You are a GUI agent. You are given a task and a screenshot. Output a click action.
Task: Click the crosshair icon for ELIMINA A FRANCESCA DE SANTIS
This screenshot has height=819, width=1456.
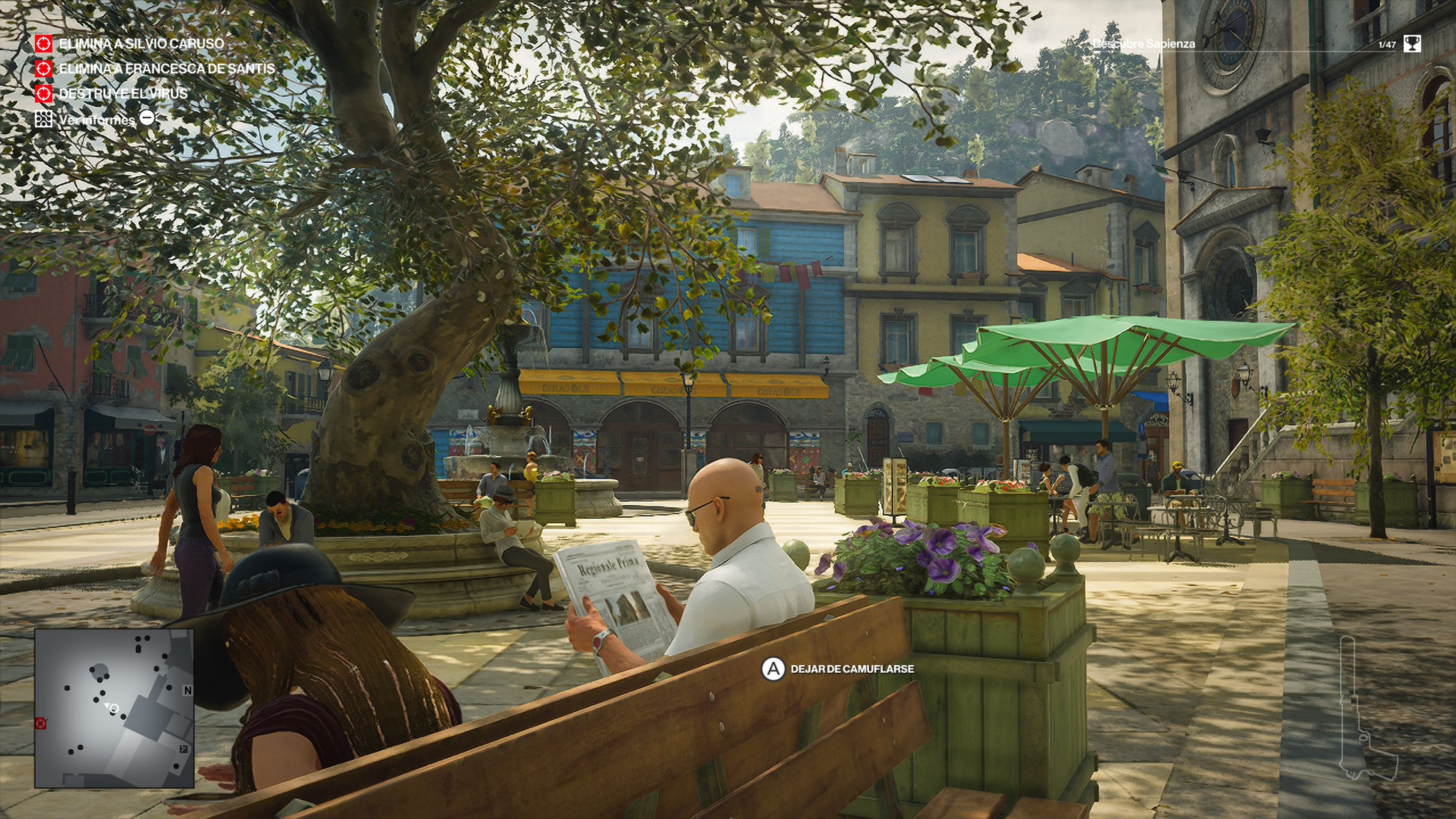tap(44, 69)
